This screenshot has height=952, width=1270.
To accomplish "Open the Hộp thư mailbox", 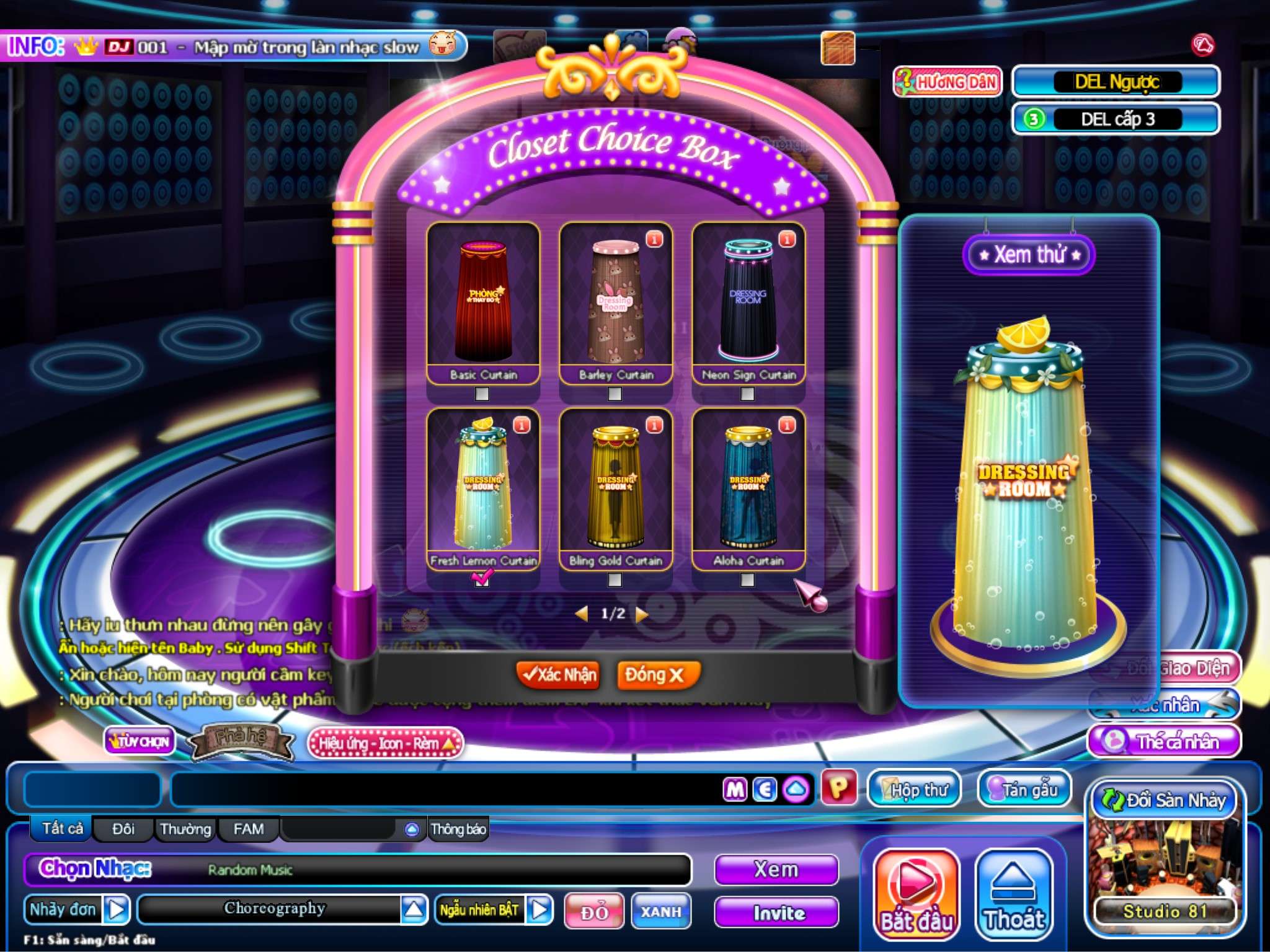I will (914, 789).
